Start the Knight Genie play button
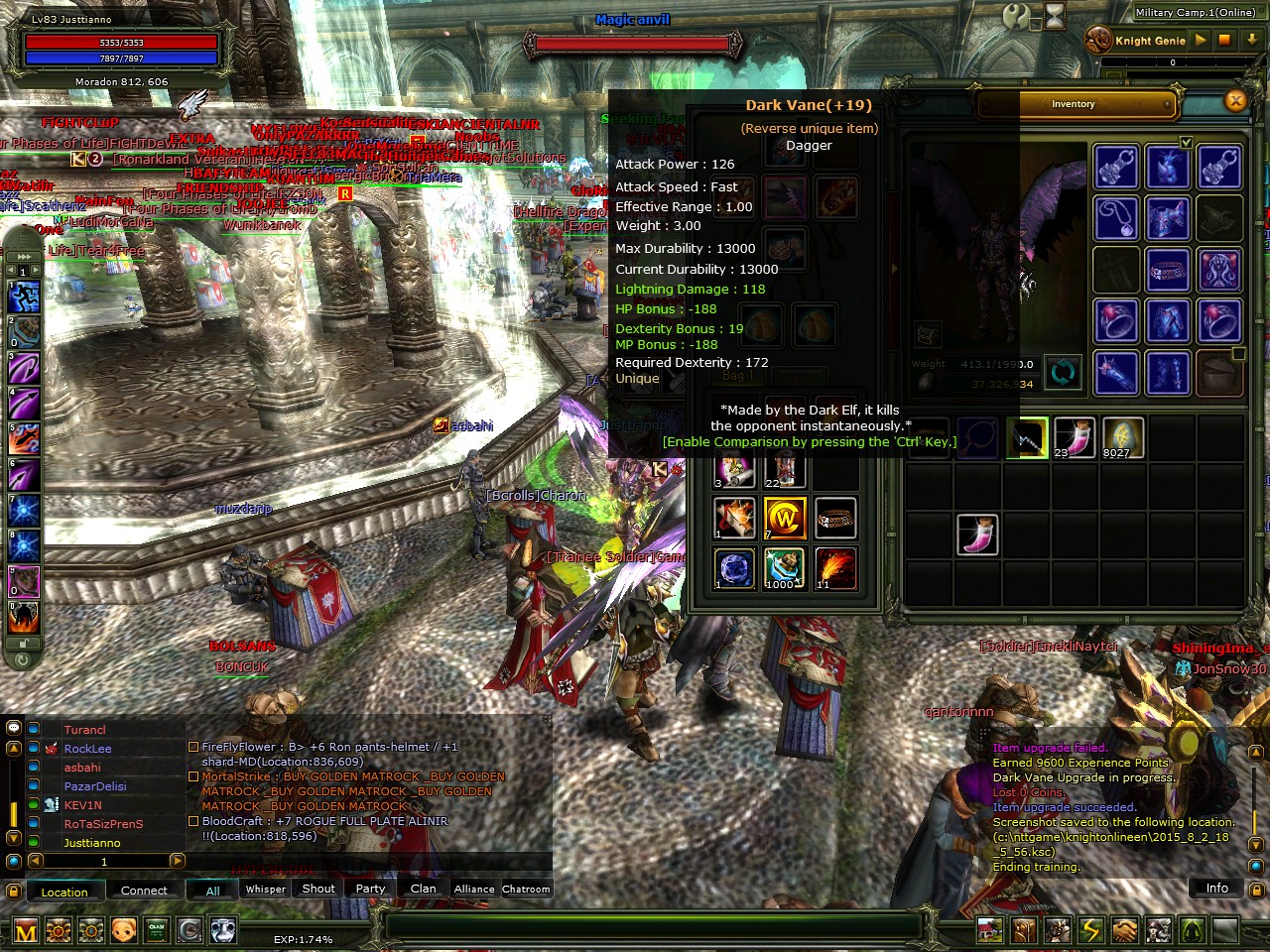 1201,40
